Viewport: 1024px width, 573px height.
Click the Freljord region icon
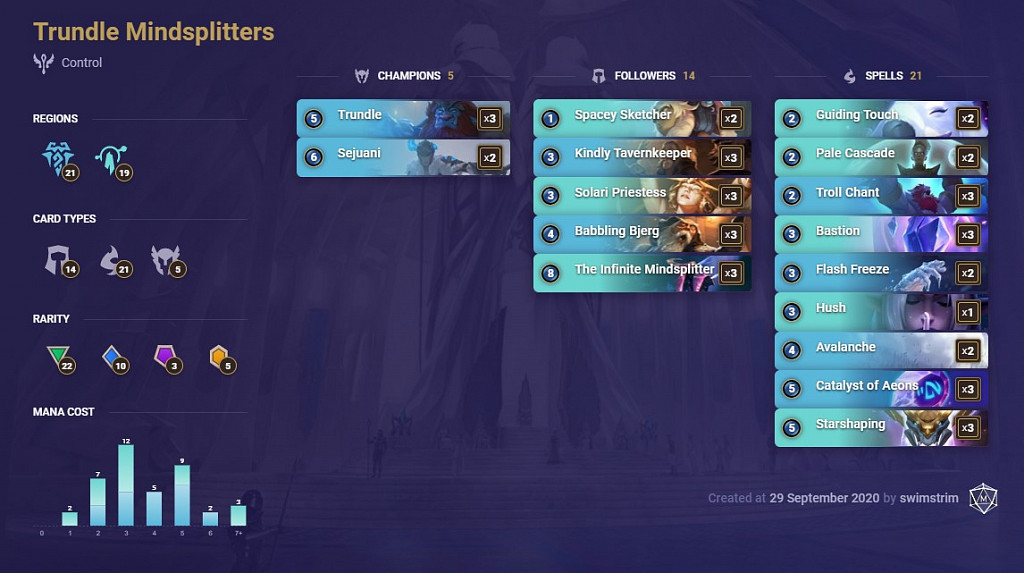58,158
